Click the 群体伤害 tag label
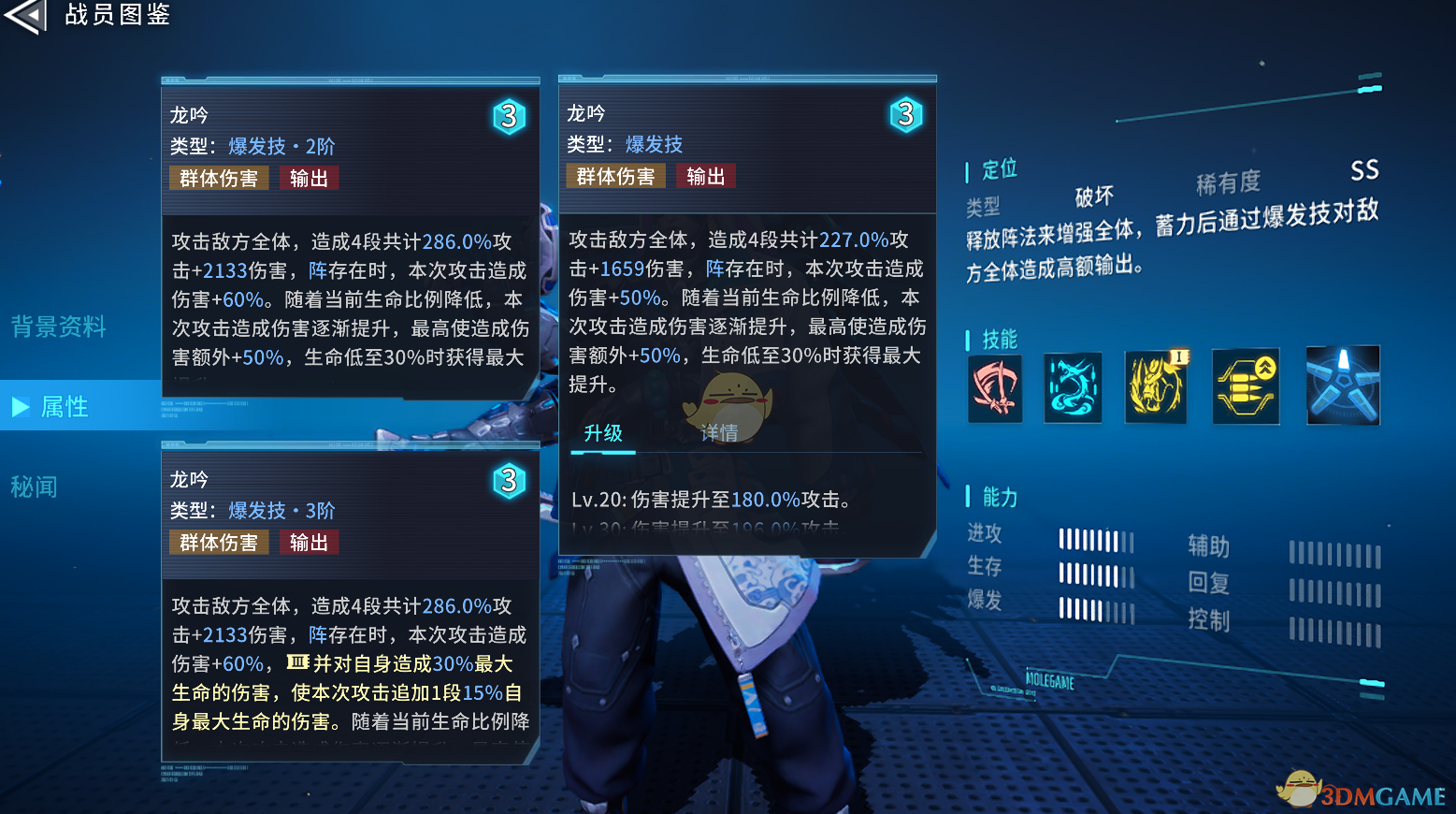Viewport: 1456px width, 814px height. point(614,175)
